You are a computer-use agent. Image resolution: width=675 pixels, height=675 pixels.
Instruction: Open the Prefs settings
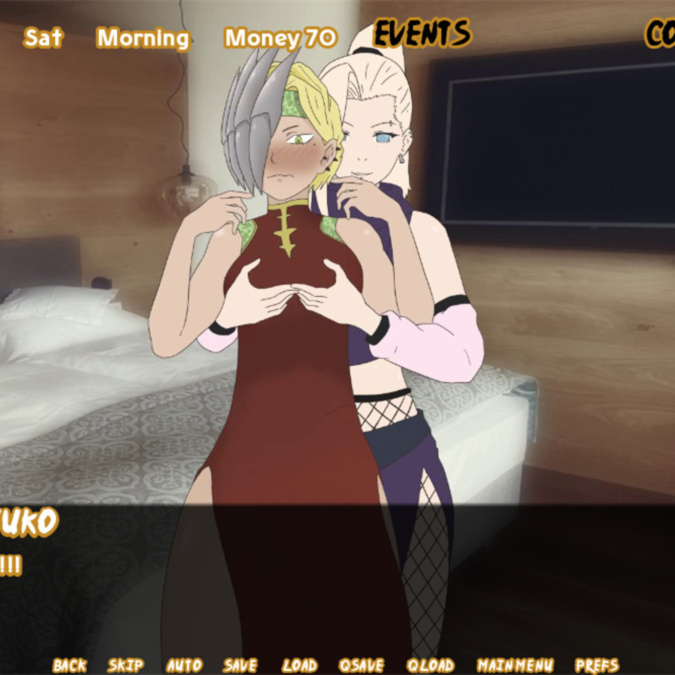[597, 665]
